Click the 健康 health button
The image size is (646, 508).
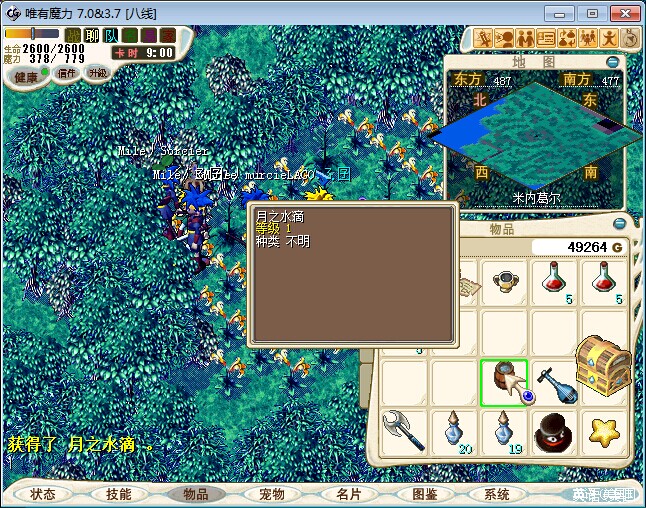click(x=26, y=77)
